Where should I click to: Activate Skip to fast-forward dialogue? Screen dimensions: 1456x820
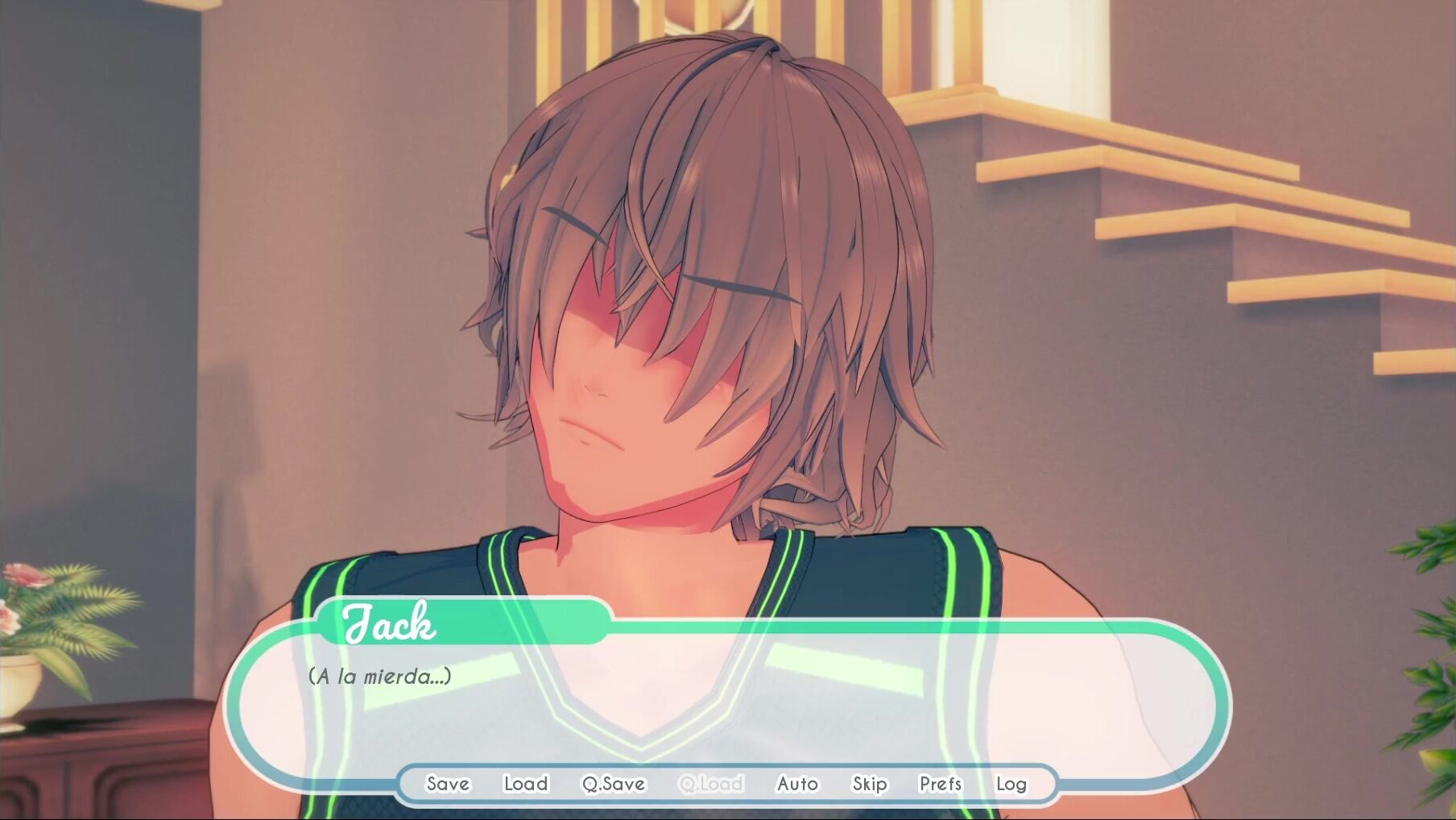tap(870, 784)
